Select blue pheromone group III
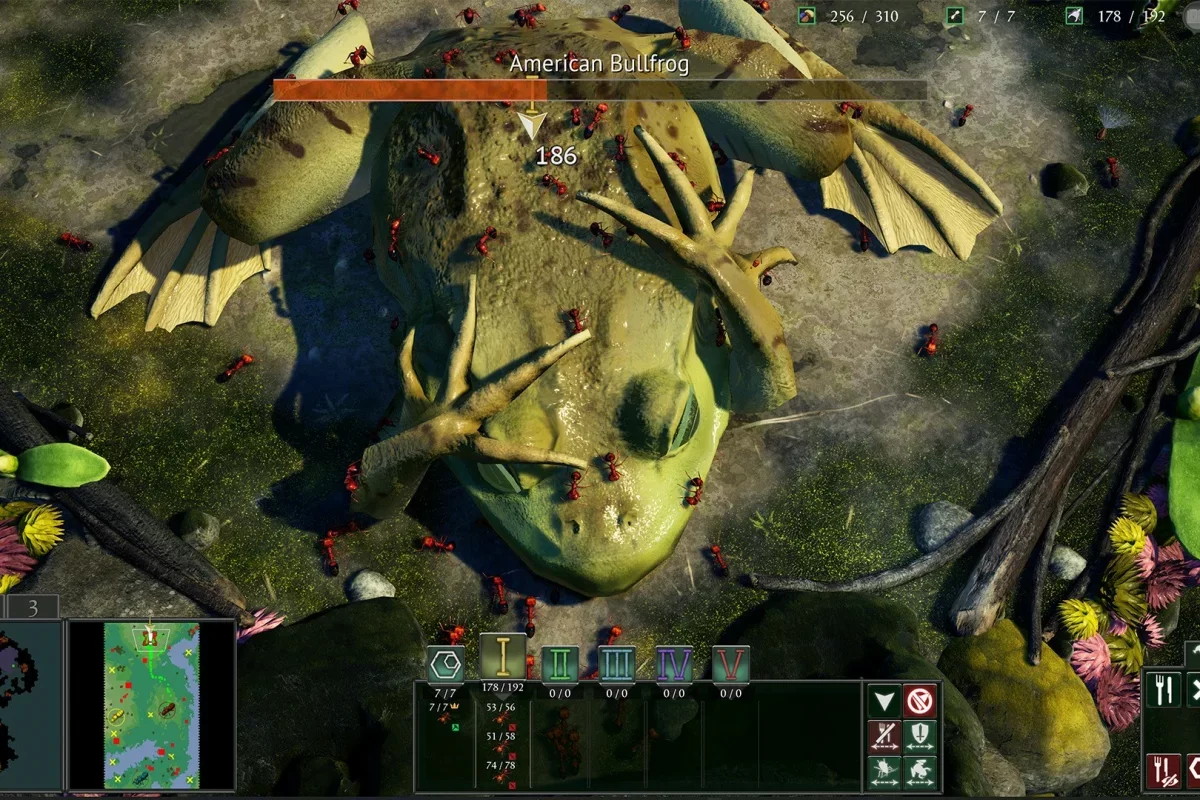The image size is (1200, 800). point(617,663)
